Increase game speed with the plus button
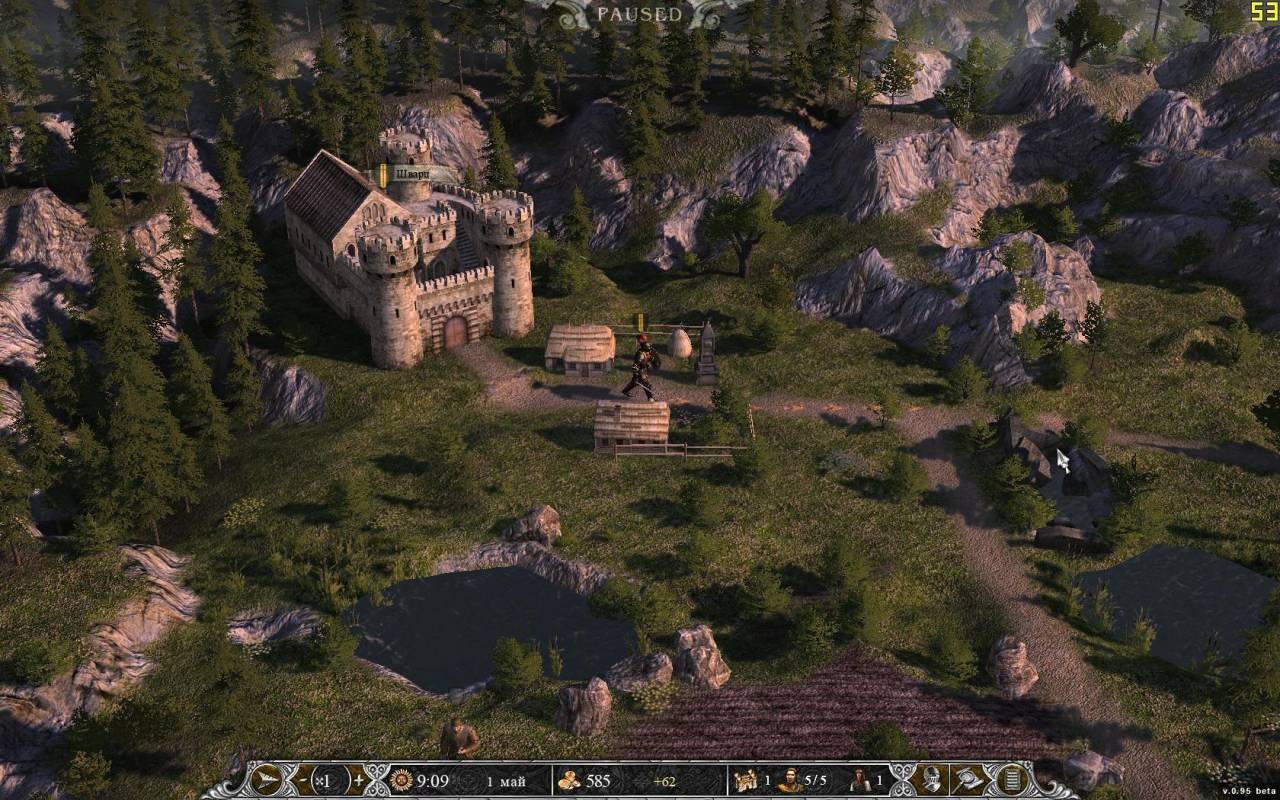Screen dimensions: 1280x800 click(358, 780)
